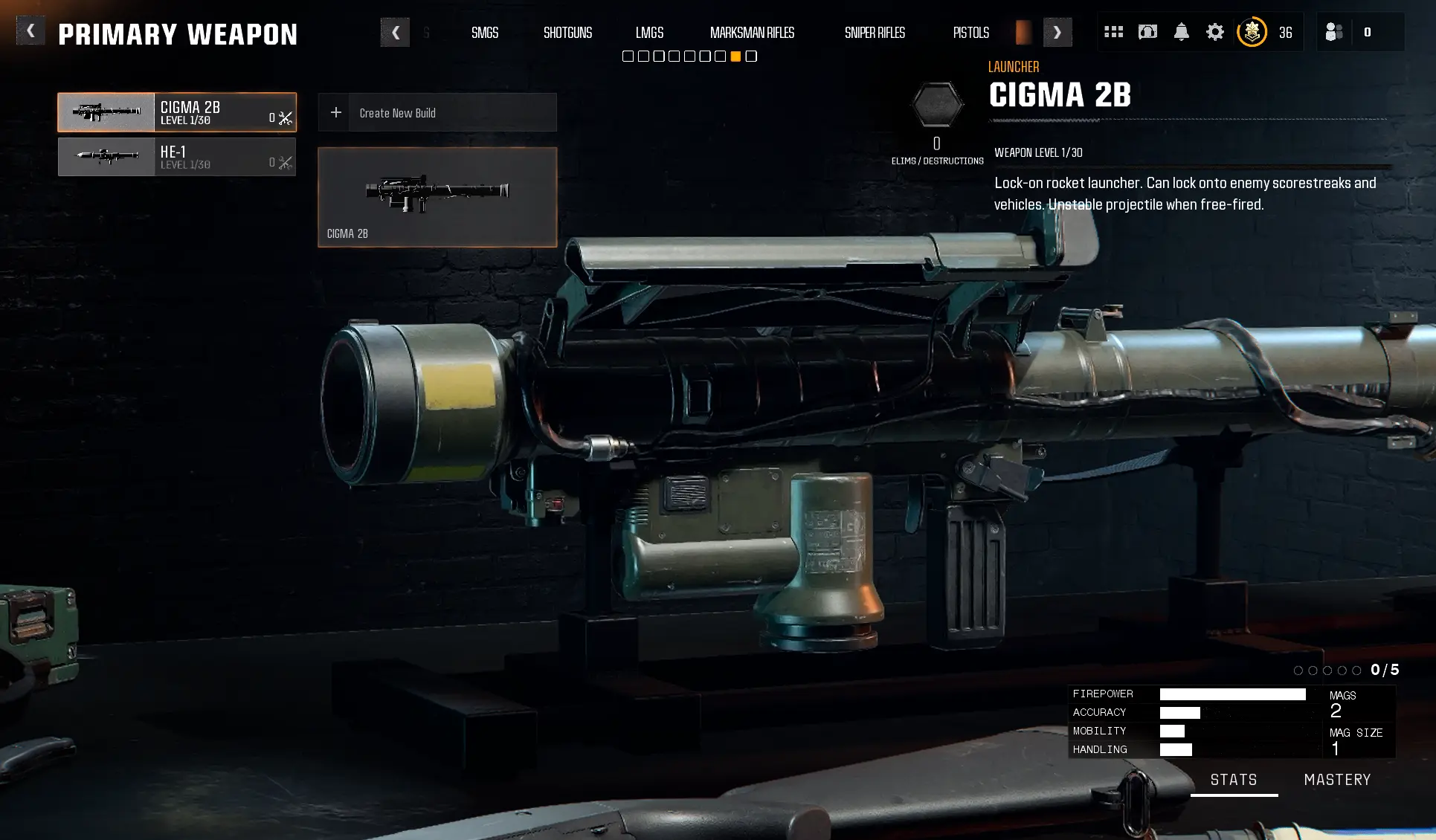Open settings gear icon
Viewport: 1436px width, 840px height.
click(1214, 32)
